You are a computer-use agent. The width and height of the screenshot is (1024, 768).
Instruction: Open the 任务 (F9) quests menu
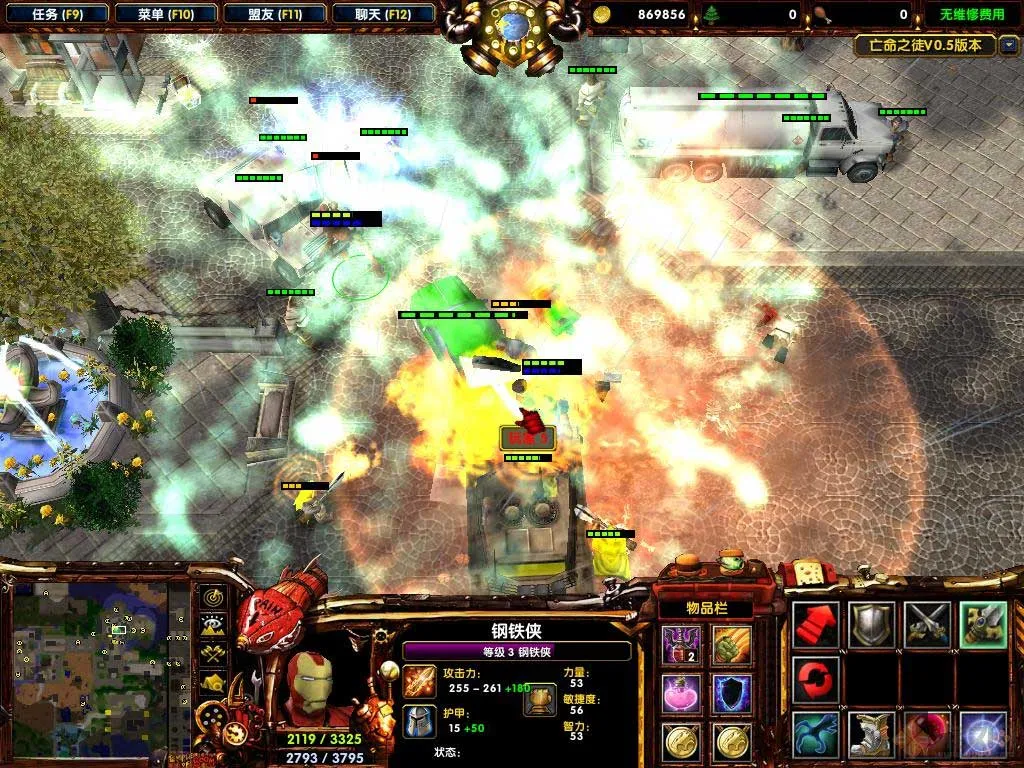pyautogui.click(x=57, y=14)
